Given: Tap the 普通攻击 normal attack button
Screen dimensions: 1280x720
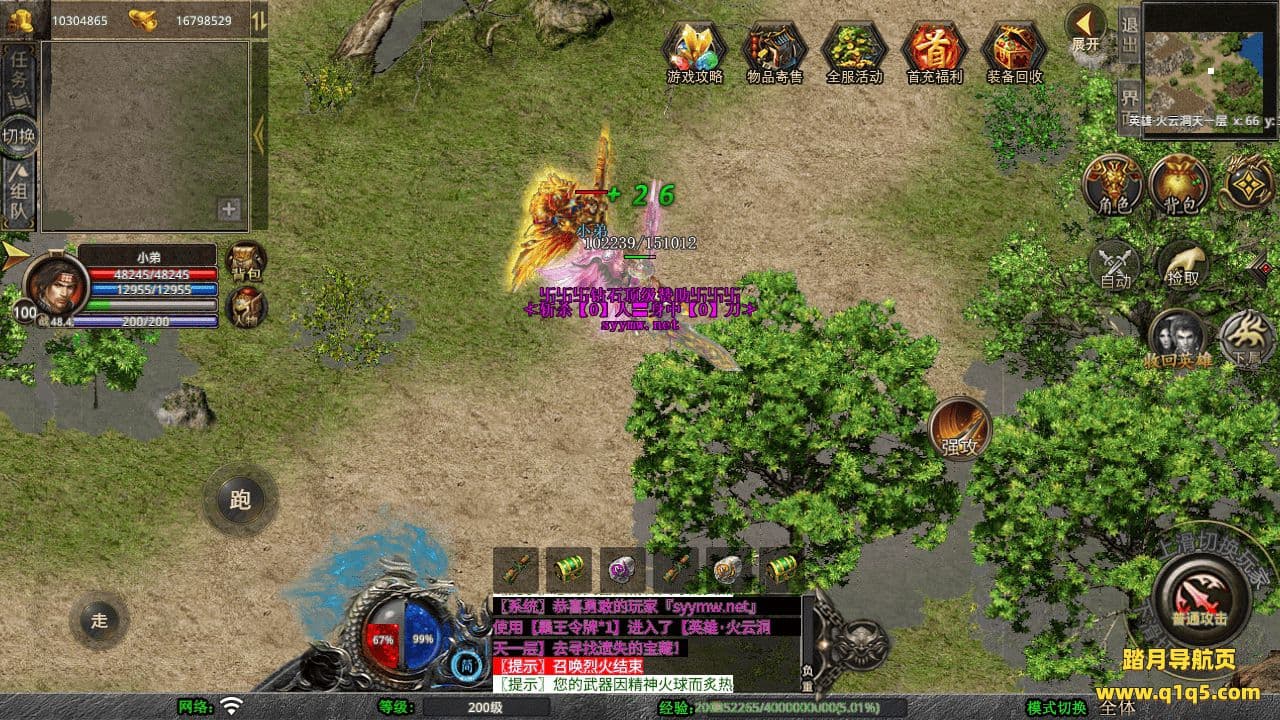Looking at the screenshot, I should (x=1200, y=598).
